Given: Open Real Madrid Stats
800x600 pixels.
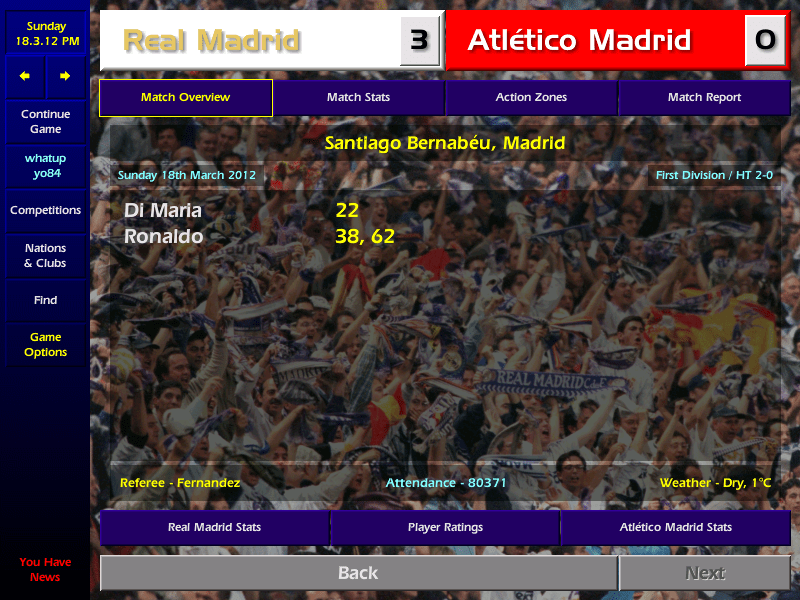Looking at the screenshot, I should pyautogui.click(x=214, y=527).
